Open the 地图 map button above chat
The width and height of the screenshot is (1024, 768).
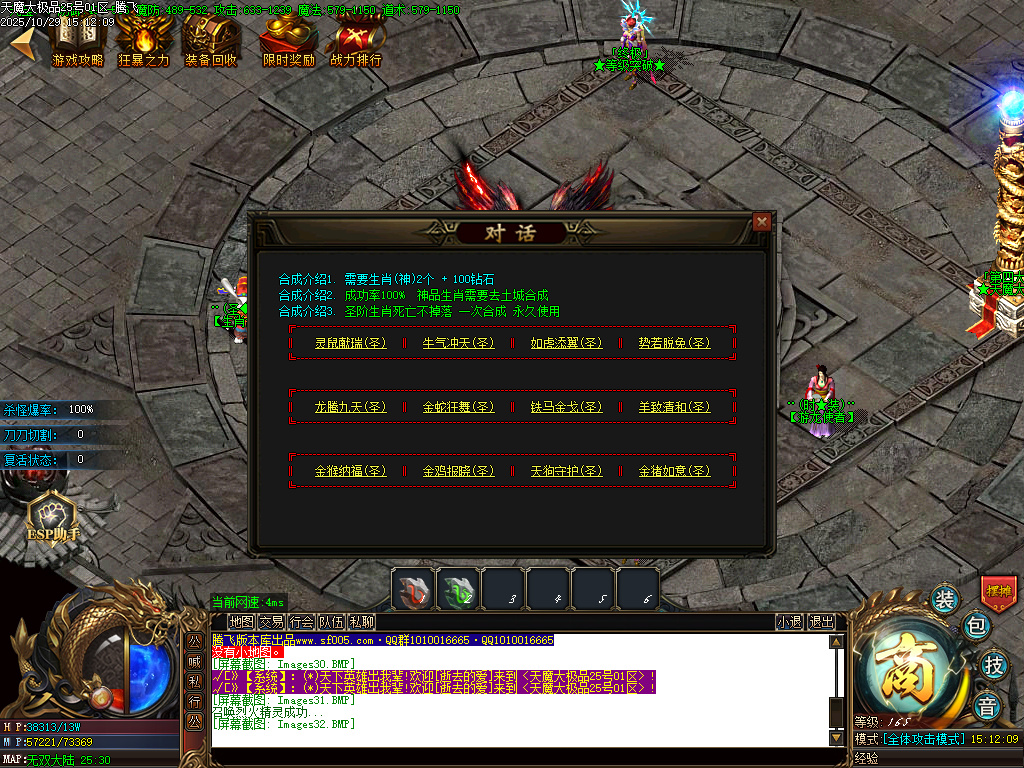[241, 621]
